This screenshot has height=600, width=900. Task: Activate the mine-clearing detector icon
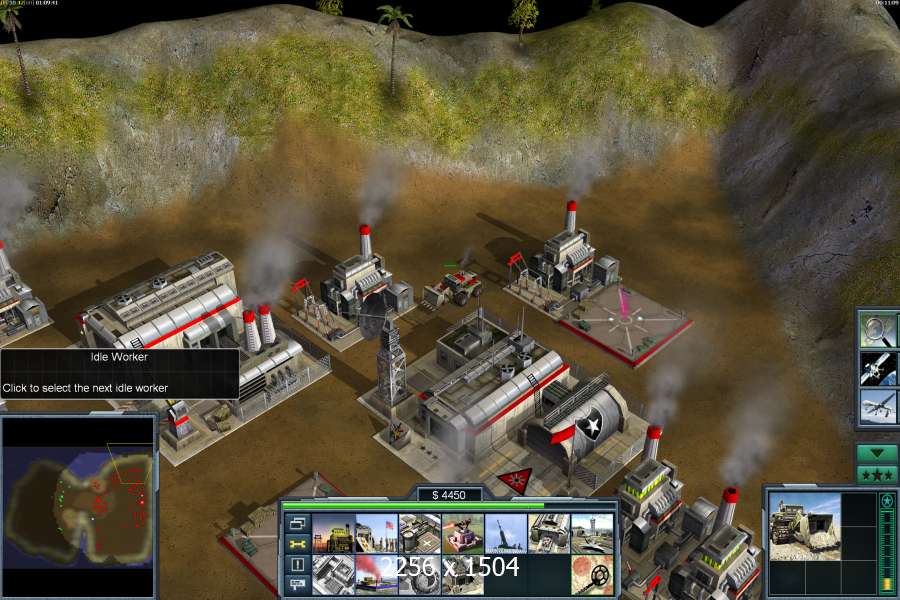point(591,574)
